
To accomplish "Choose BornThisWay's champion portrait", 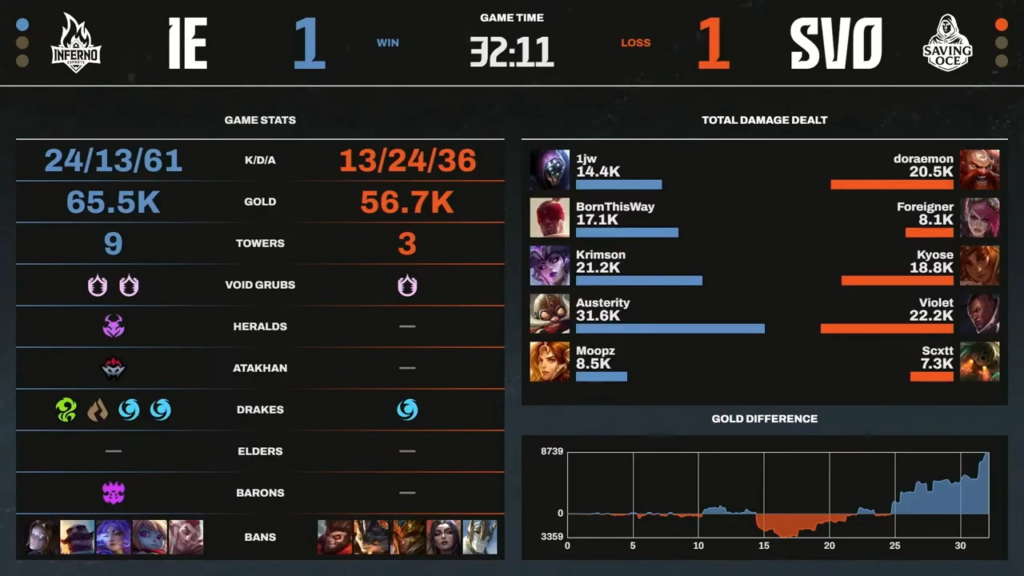I will tap(550, 217).
